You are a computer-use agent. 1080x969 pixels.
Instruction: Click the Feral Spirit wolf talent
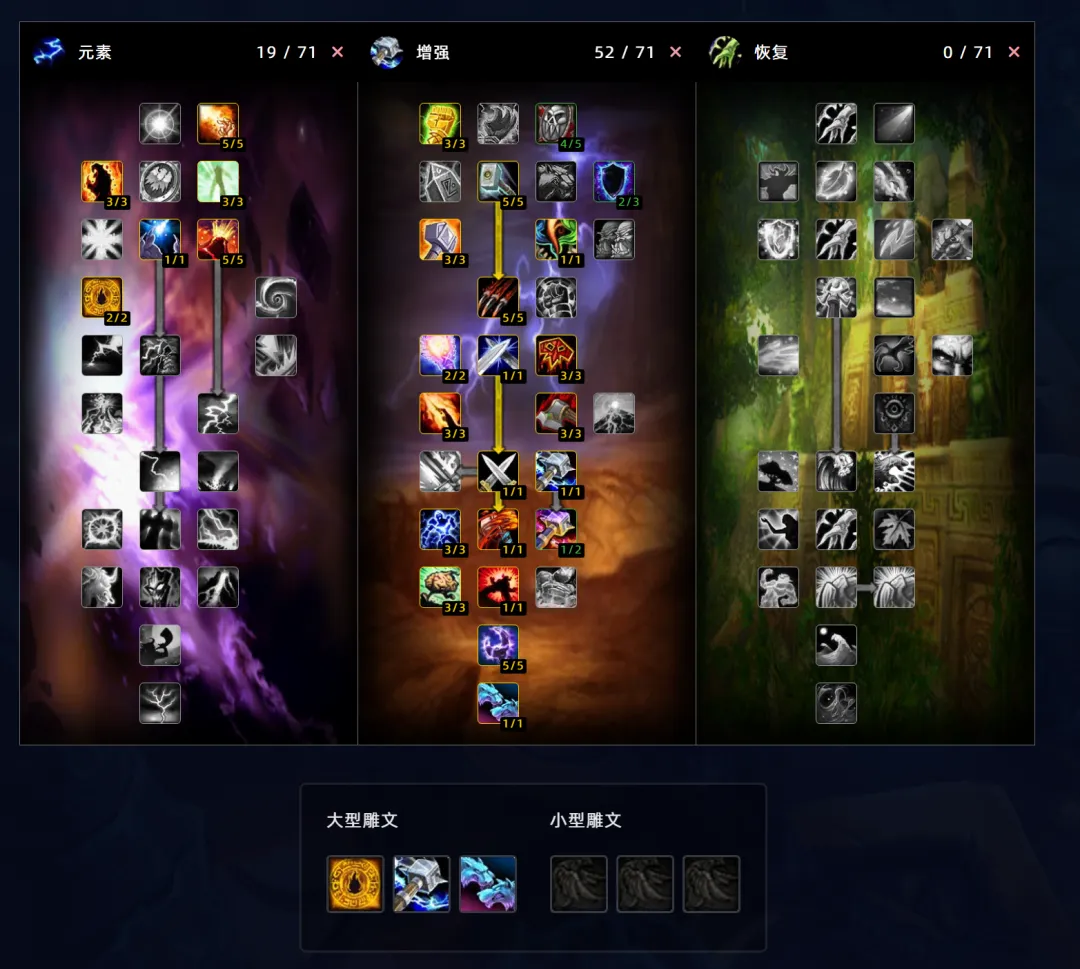(498, 703)
